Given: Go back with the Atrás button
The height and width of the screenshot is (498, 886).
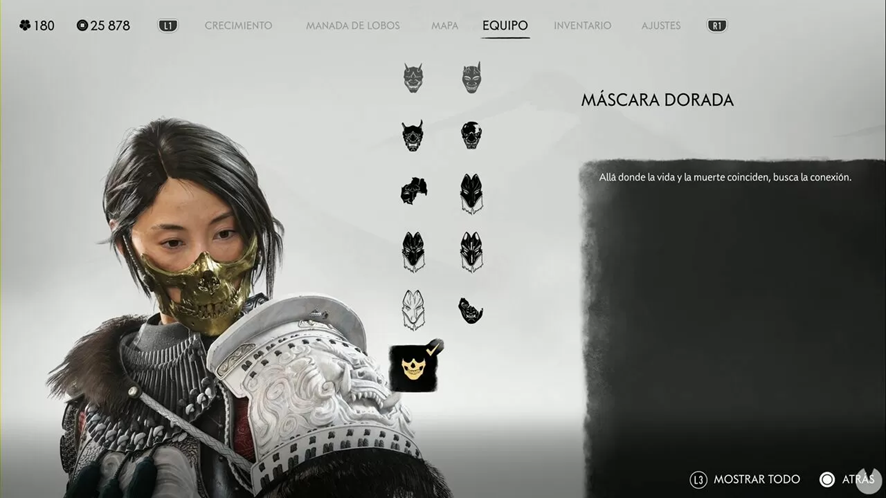Looking at the screenshot, I should click(848, 480).
